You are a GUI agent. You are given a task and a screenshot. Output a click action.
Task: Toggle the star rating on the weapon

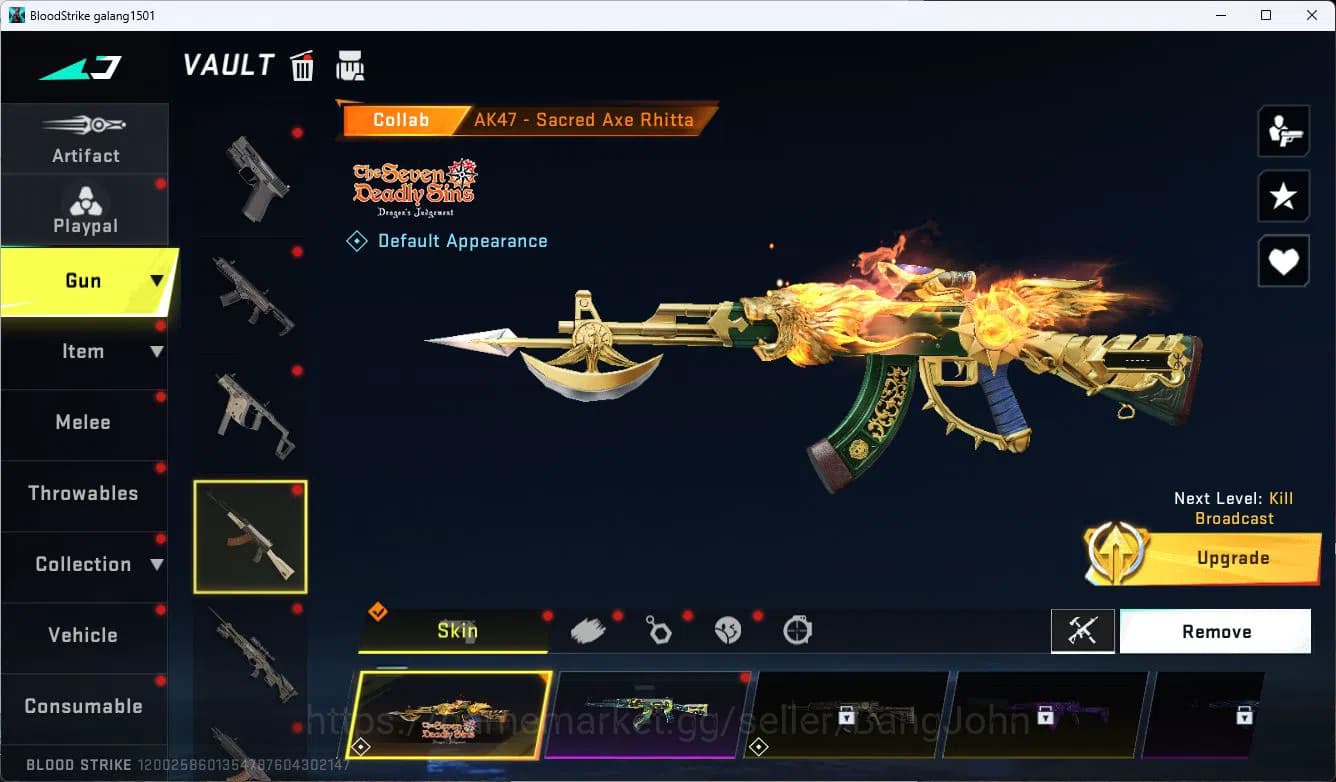(x=1283, y=196)
